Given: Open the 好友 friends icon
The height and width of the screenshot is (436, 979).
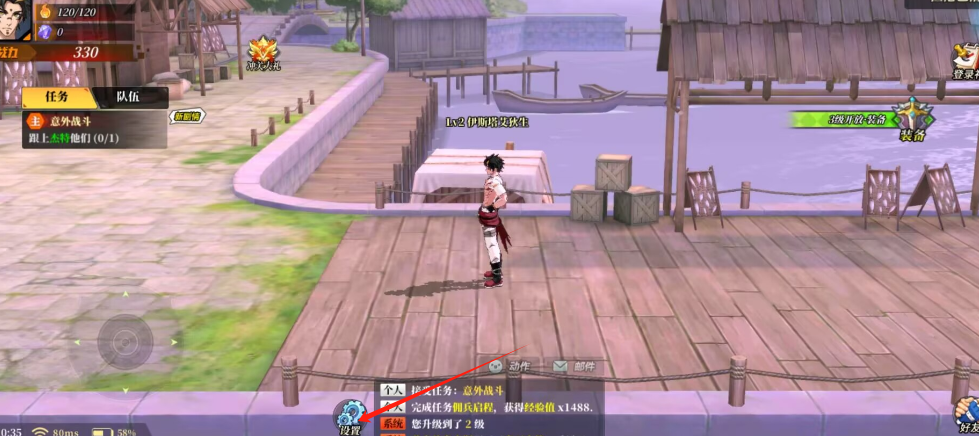Looking at the screenshot, I should pos(965,415).
